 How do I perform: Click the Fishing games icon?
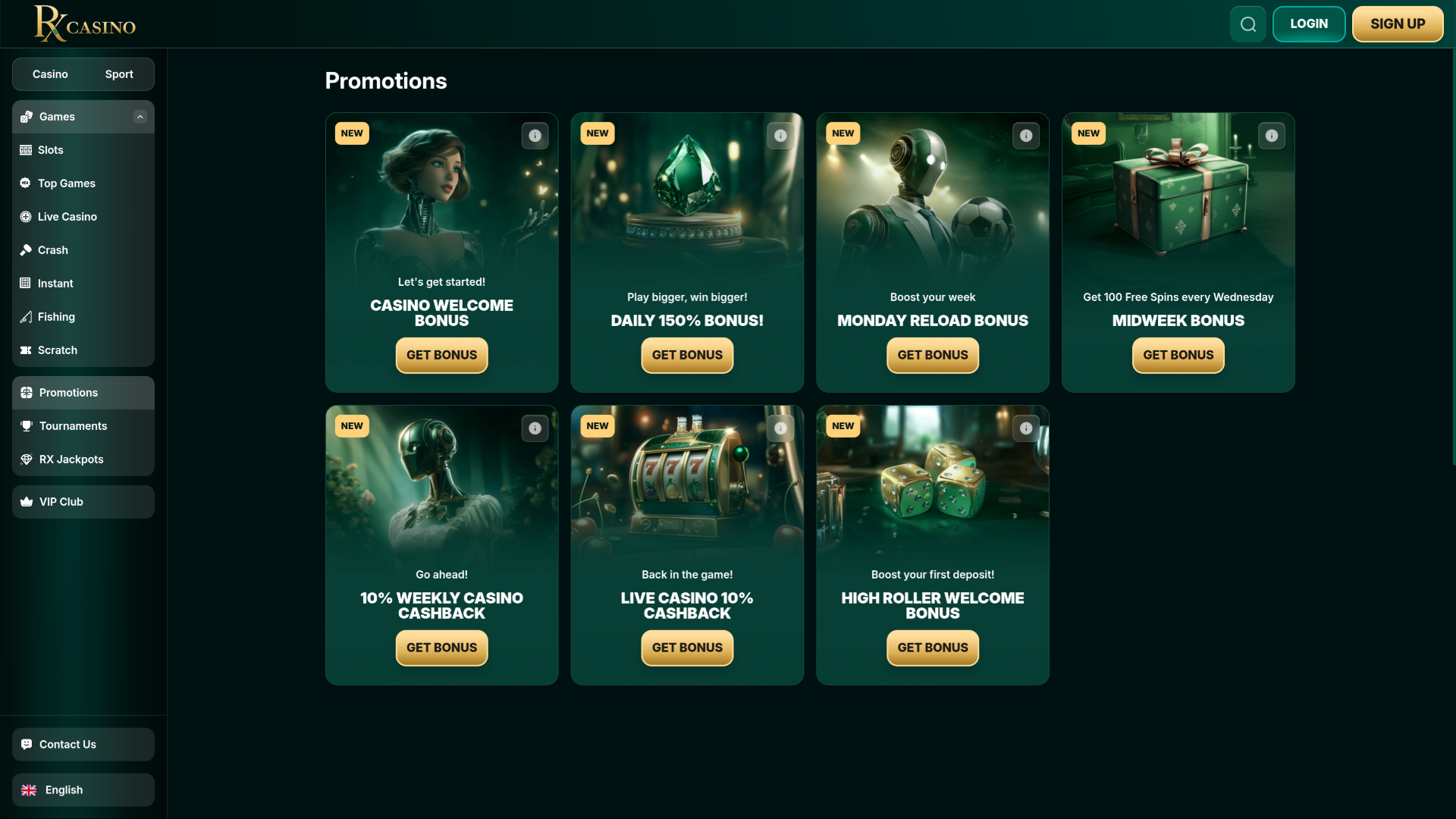pos(27,317)
